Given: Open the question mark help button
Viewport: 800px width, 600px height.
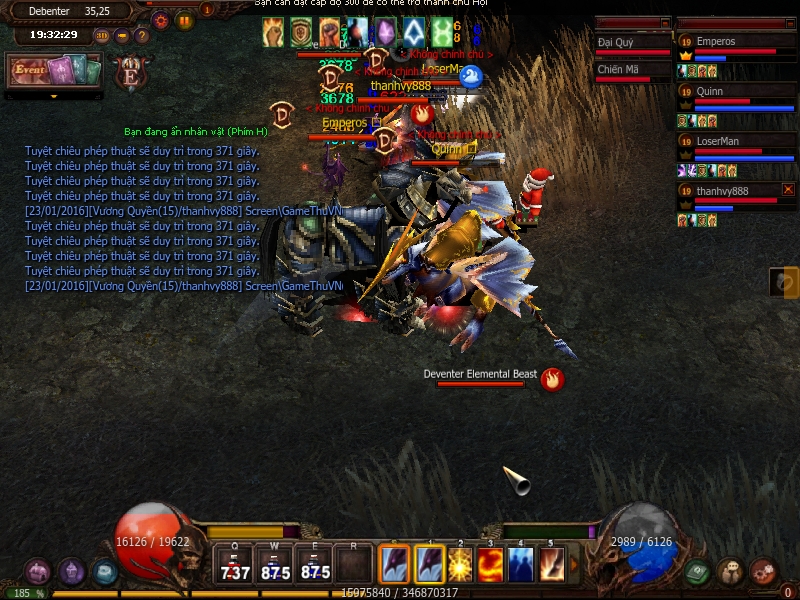Looking at the screenshot, I should pyautogui.click(x=142, y=36).
